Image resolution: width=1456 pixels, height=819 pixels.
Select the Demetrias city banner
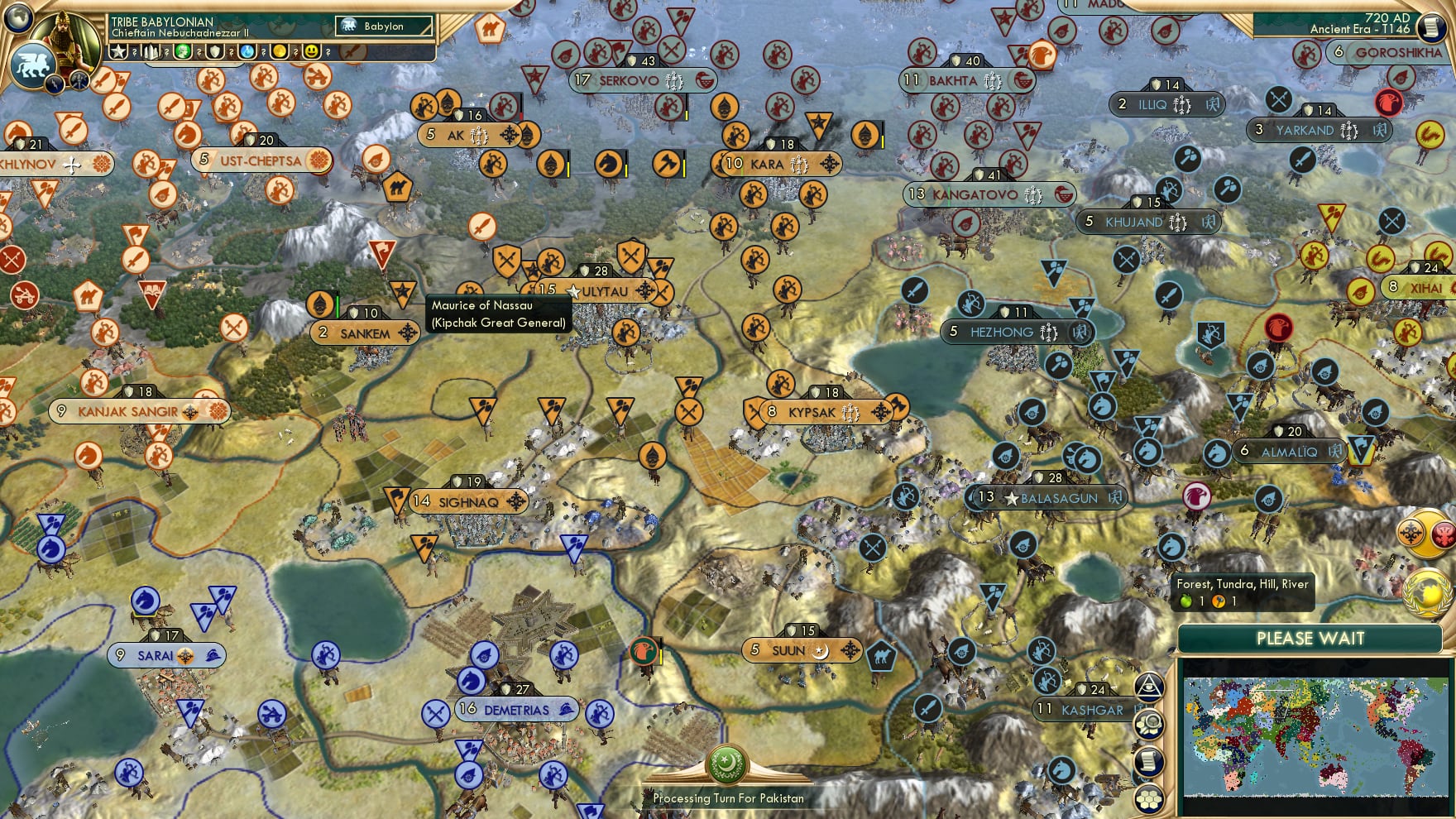[516, 710]
